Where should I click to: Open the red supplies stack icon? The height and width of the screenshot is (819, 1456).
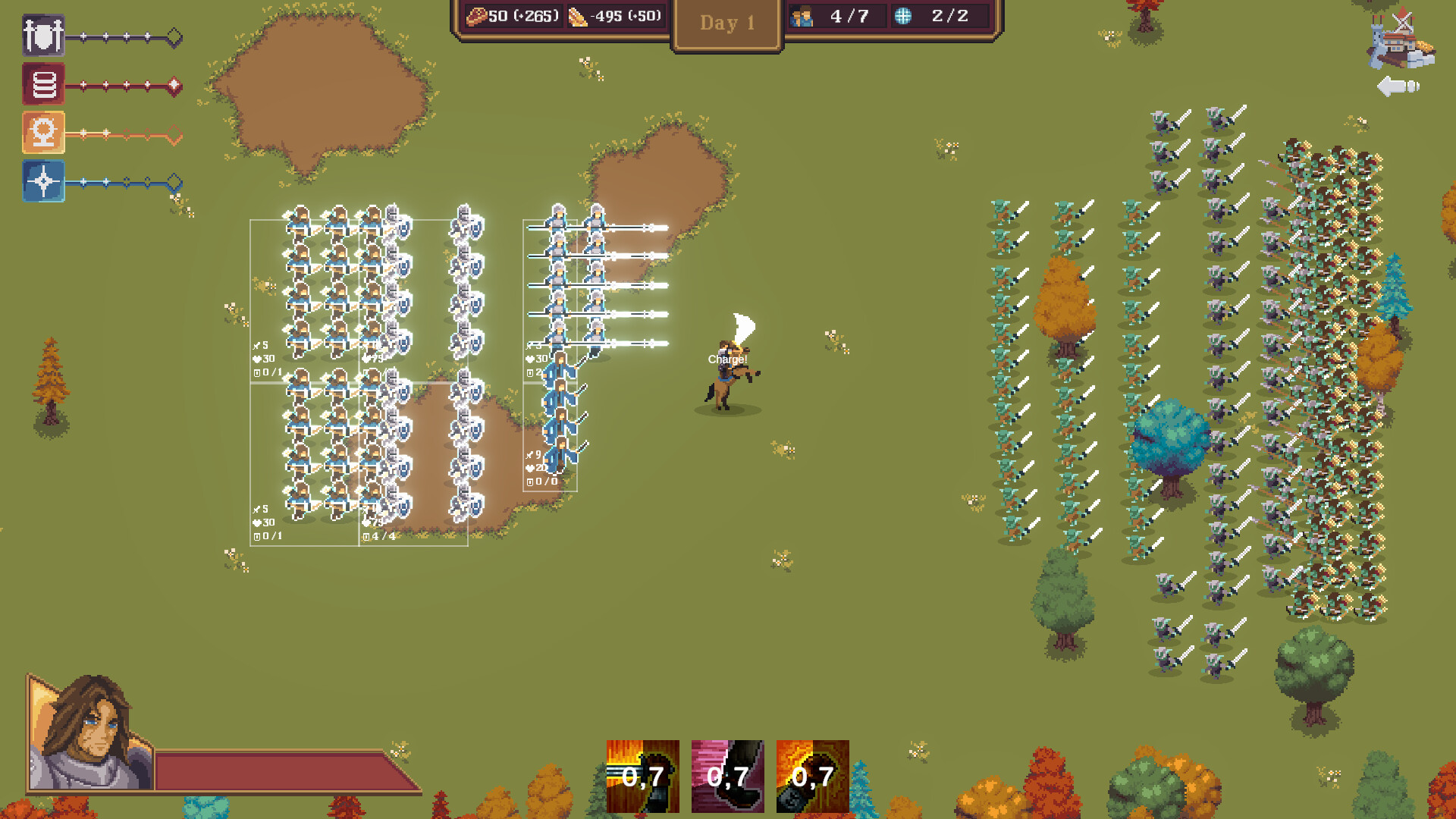point(43,84)
